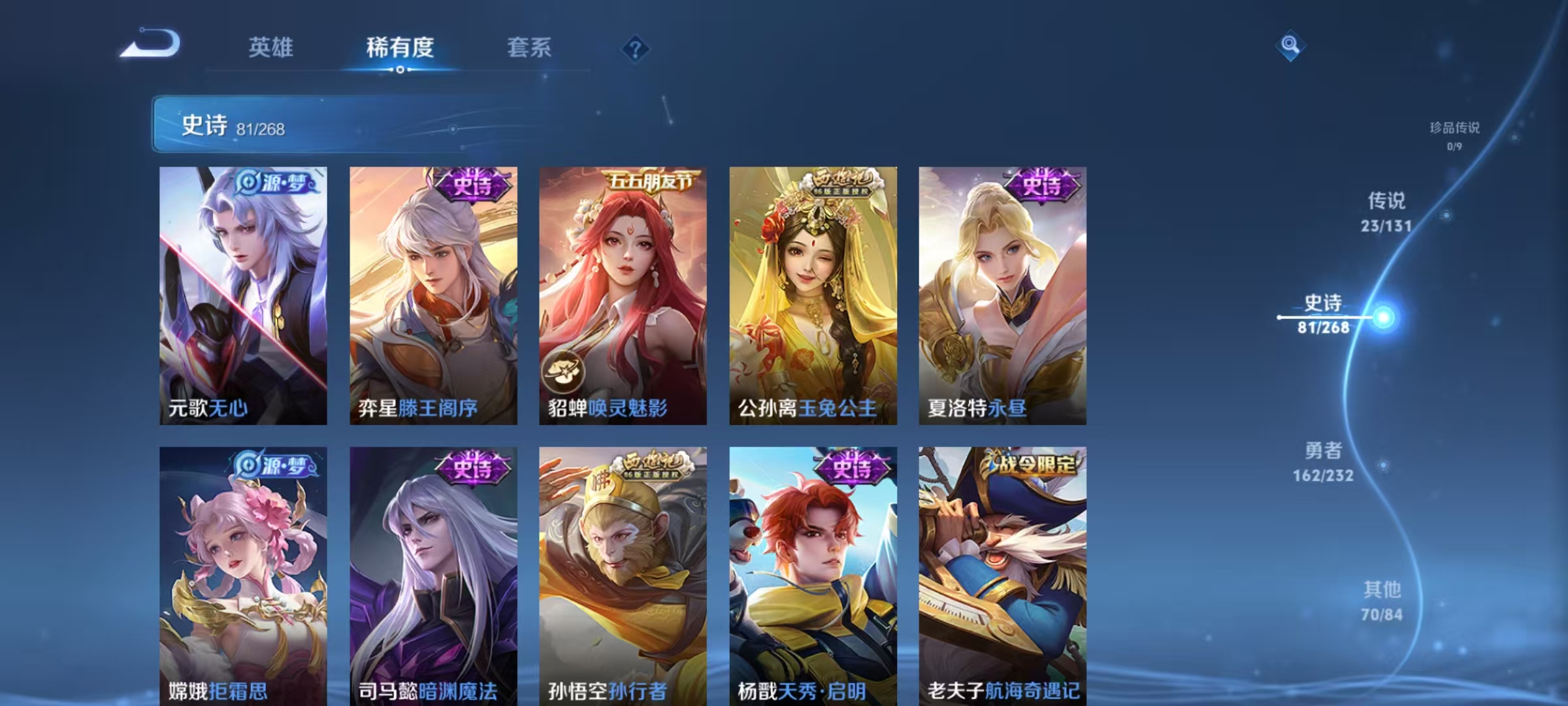Click the help question mark icon
The height and width of the screenshot is (706, 1568).
pyautogui.click(x=636, y=46)
